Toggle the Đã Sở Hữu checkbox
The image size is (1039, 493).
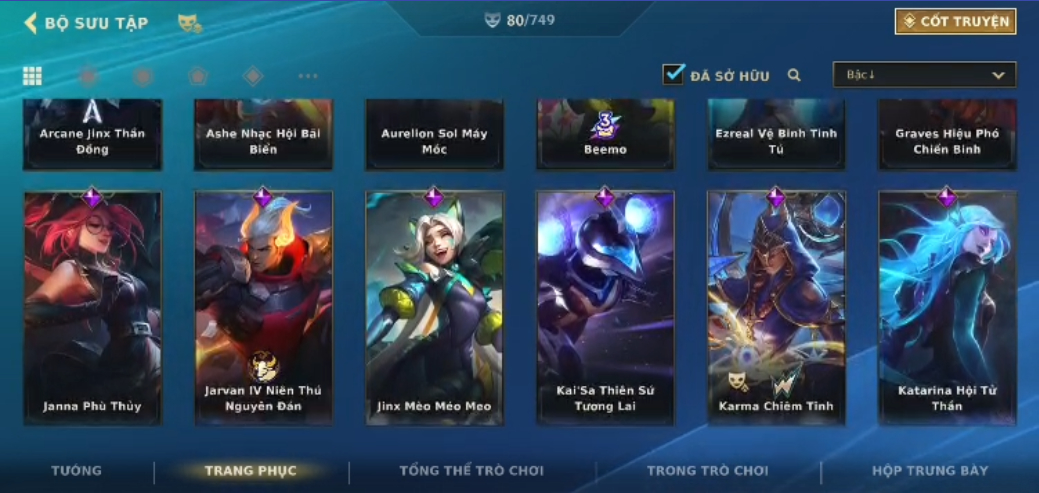click(673, 75)
